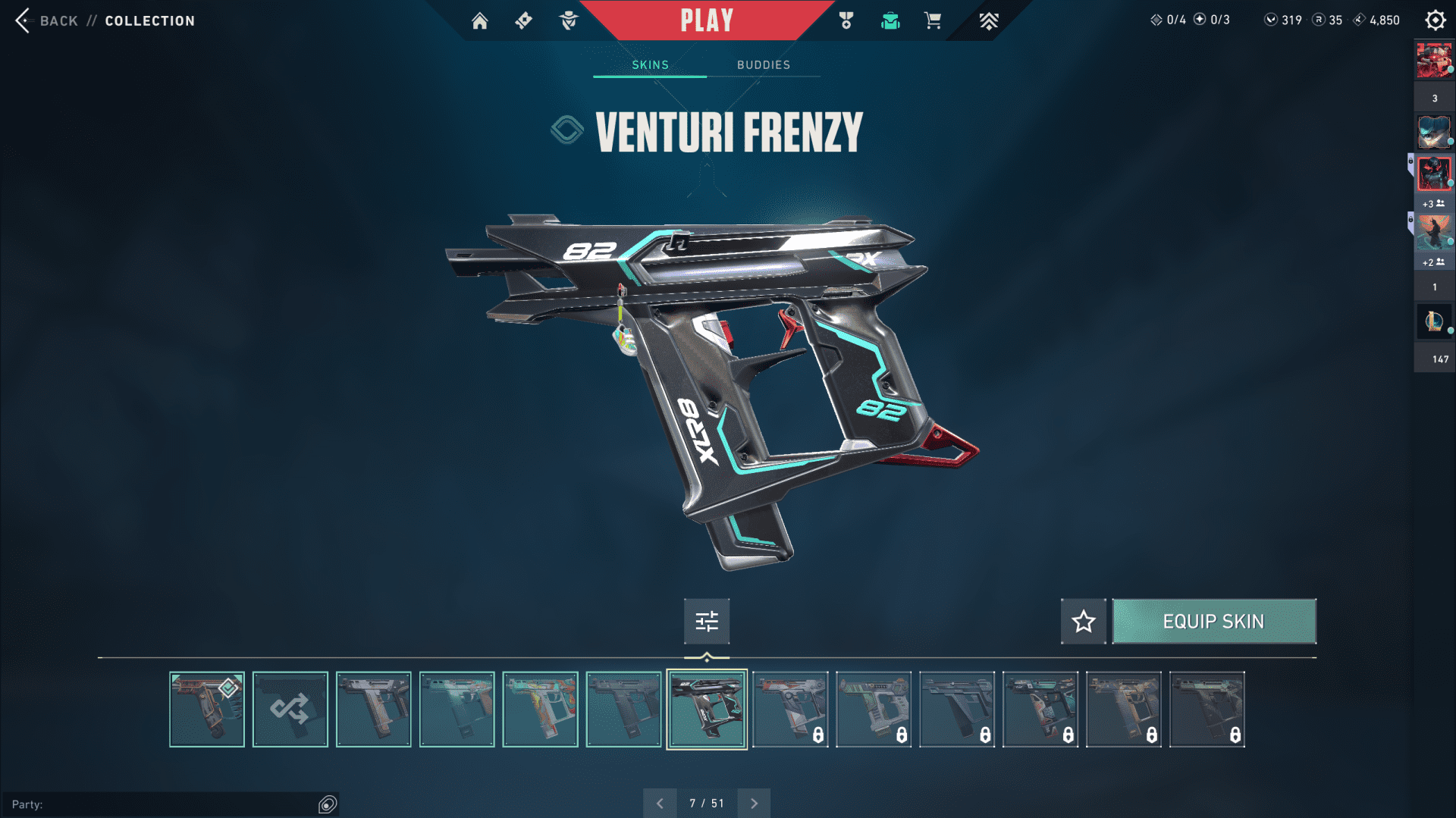Open the battle pass chevrons icon

[x=988, y=20]
